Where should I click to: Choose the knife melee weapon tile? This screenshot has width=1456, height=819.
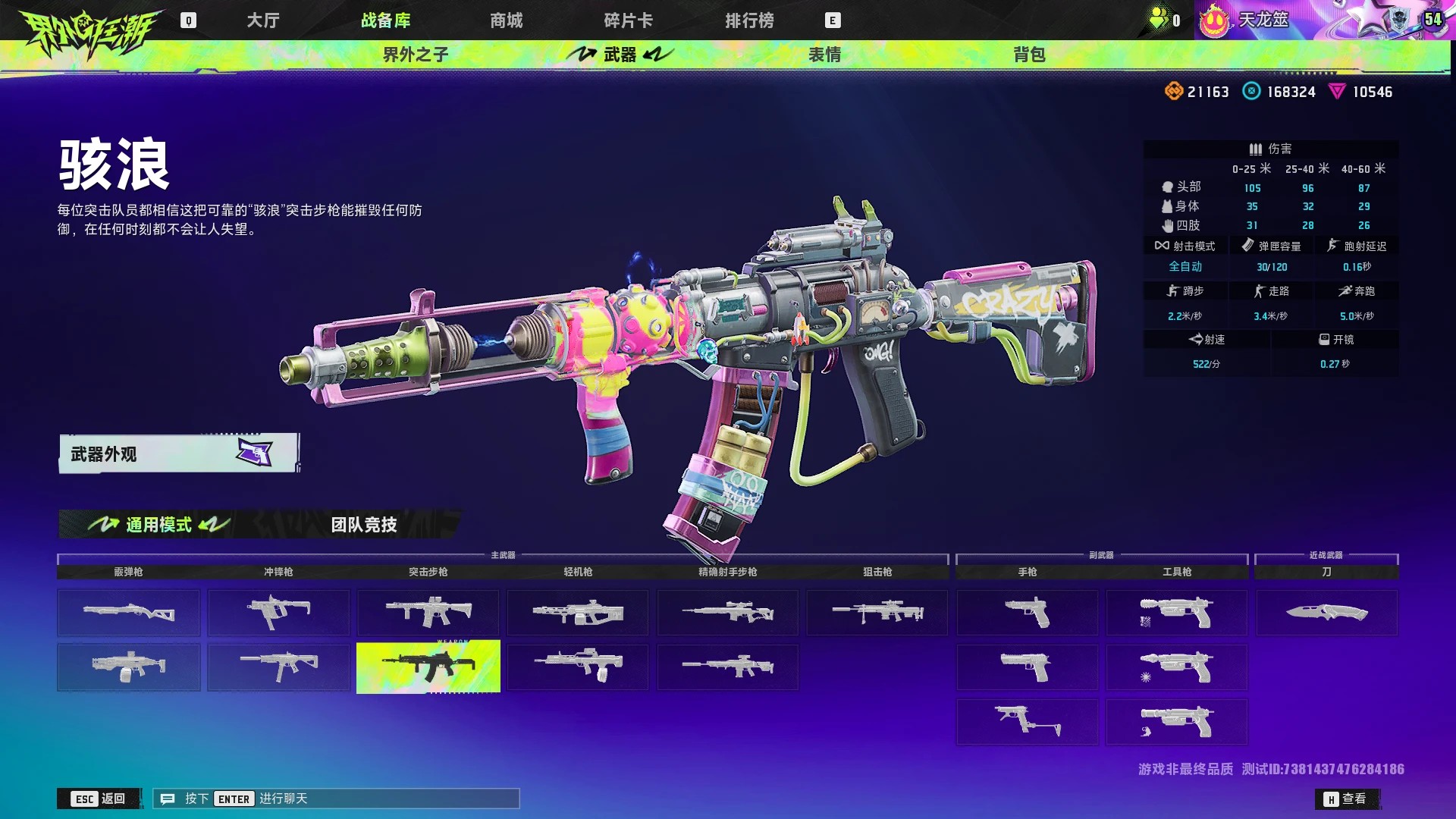(x=1326, y=612)
